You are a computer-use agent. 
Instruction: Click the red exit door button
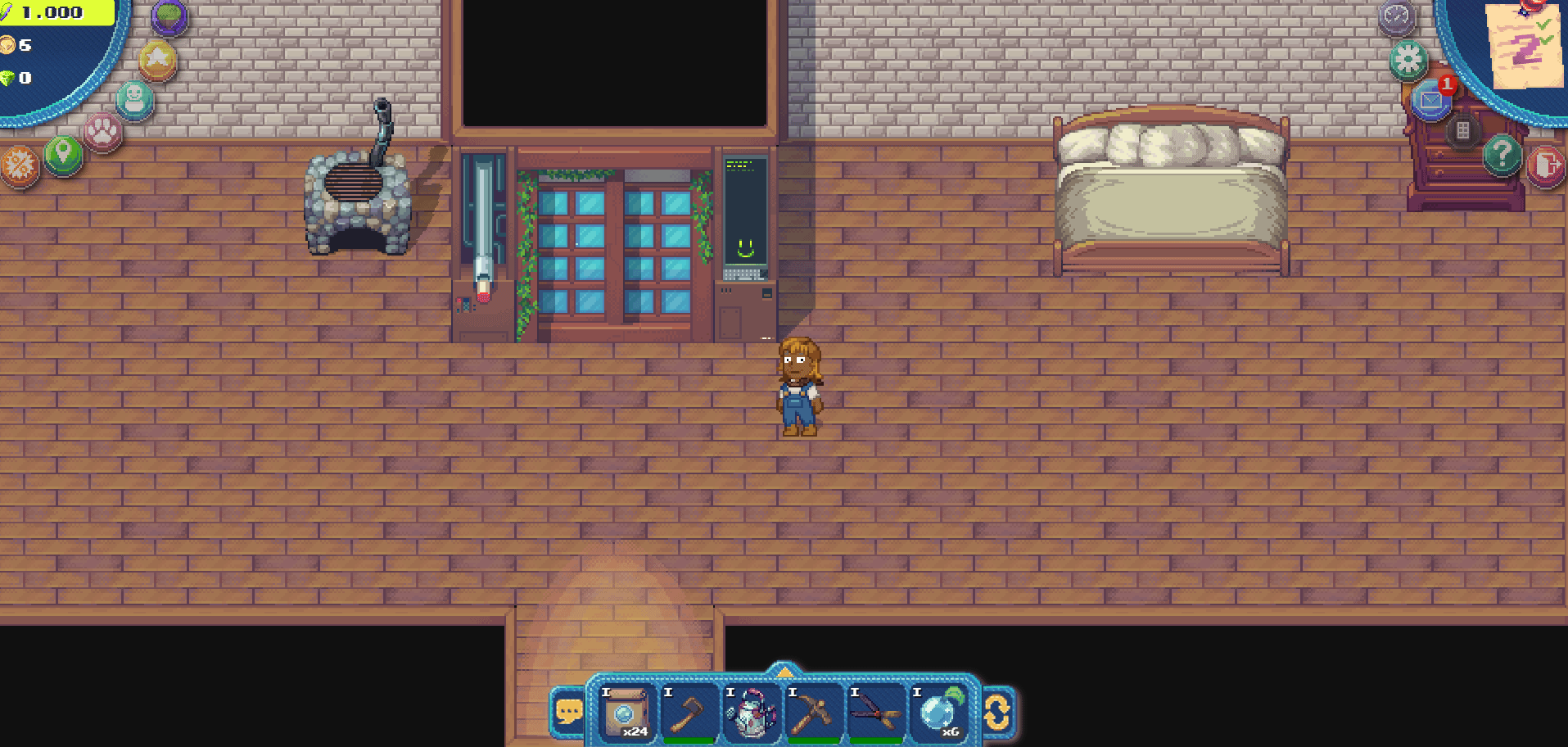point(1546,165)
